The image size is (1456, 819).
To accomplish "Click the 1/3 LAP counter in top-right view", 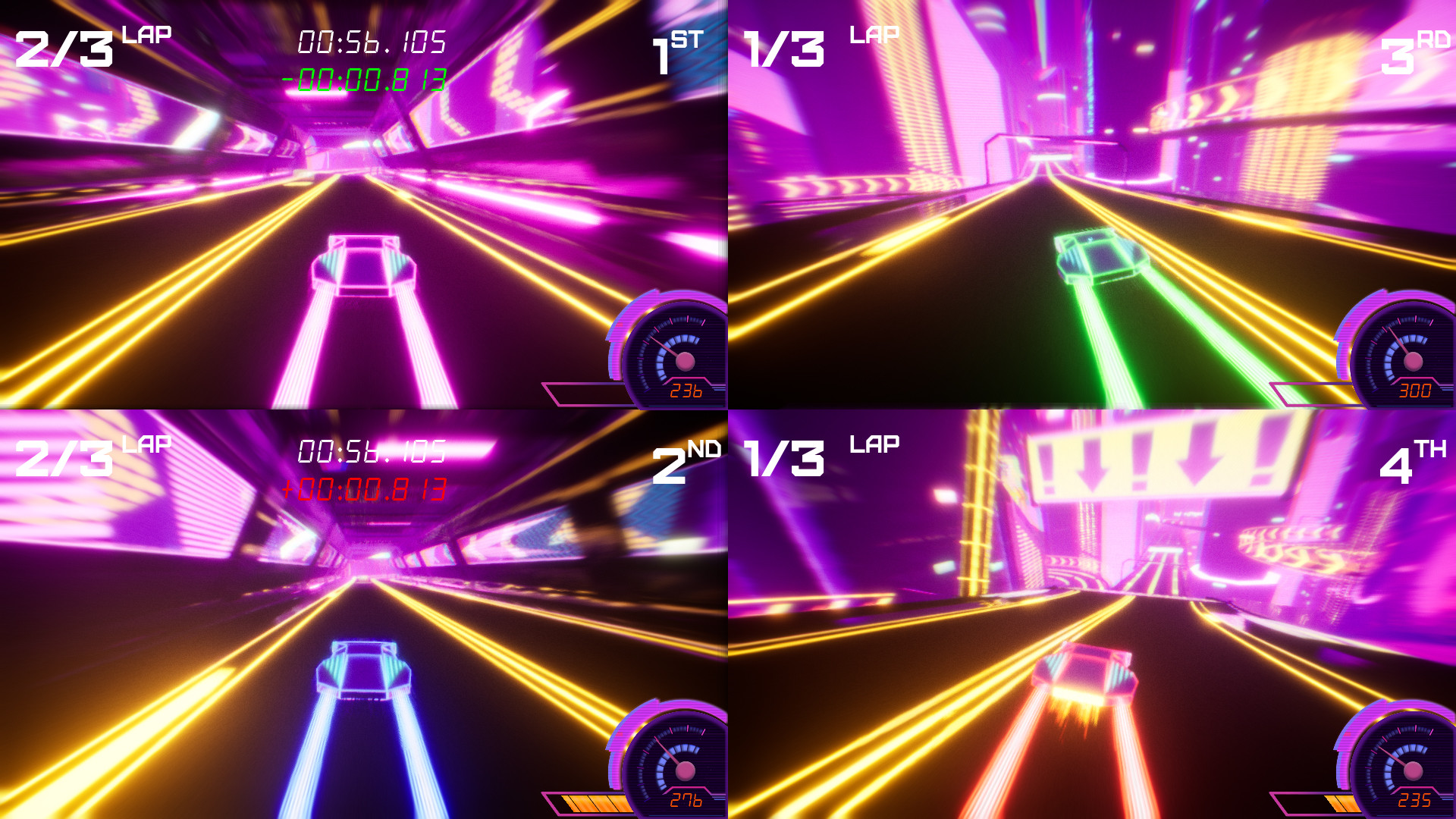I will [x=785, y=47].
